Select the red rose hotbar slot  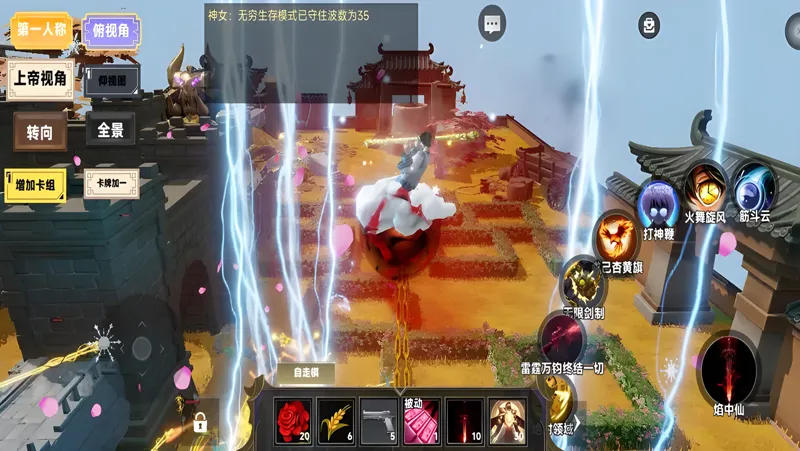pyautogui.click(x=295, y=421)
